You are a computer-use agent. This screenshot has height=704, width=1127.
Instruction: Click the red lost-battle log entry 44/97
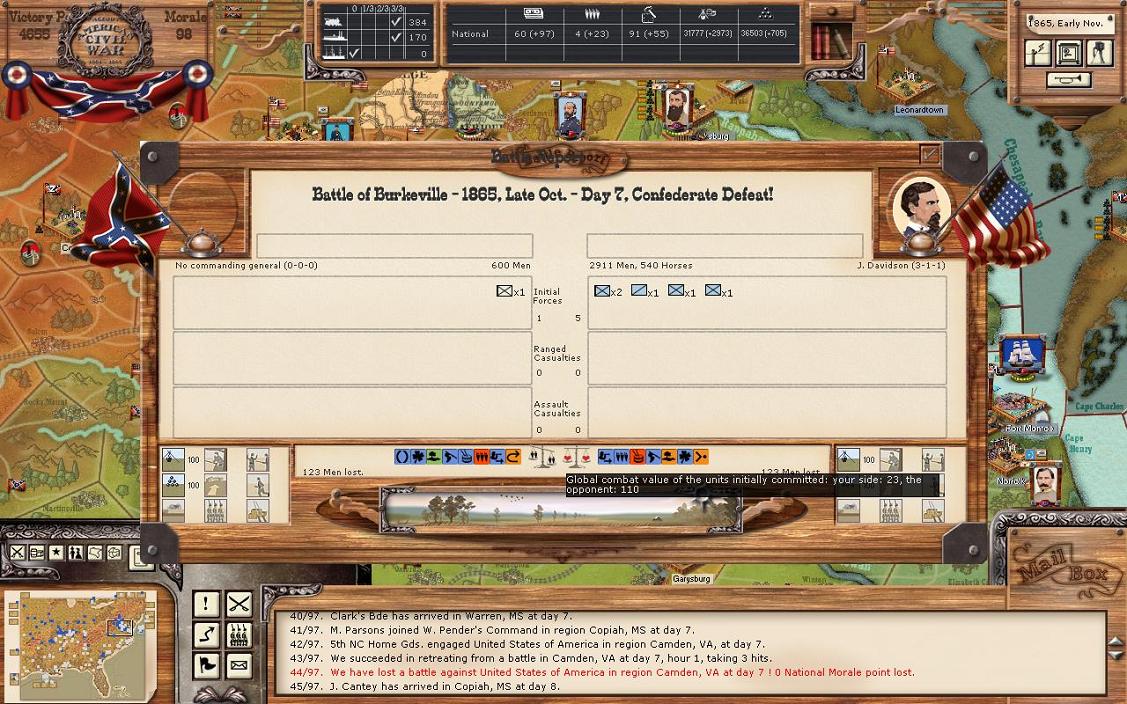point(601,672)
